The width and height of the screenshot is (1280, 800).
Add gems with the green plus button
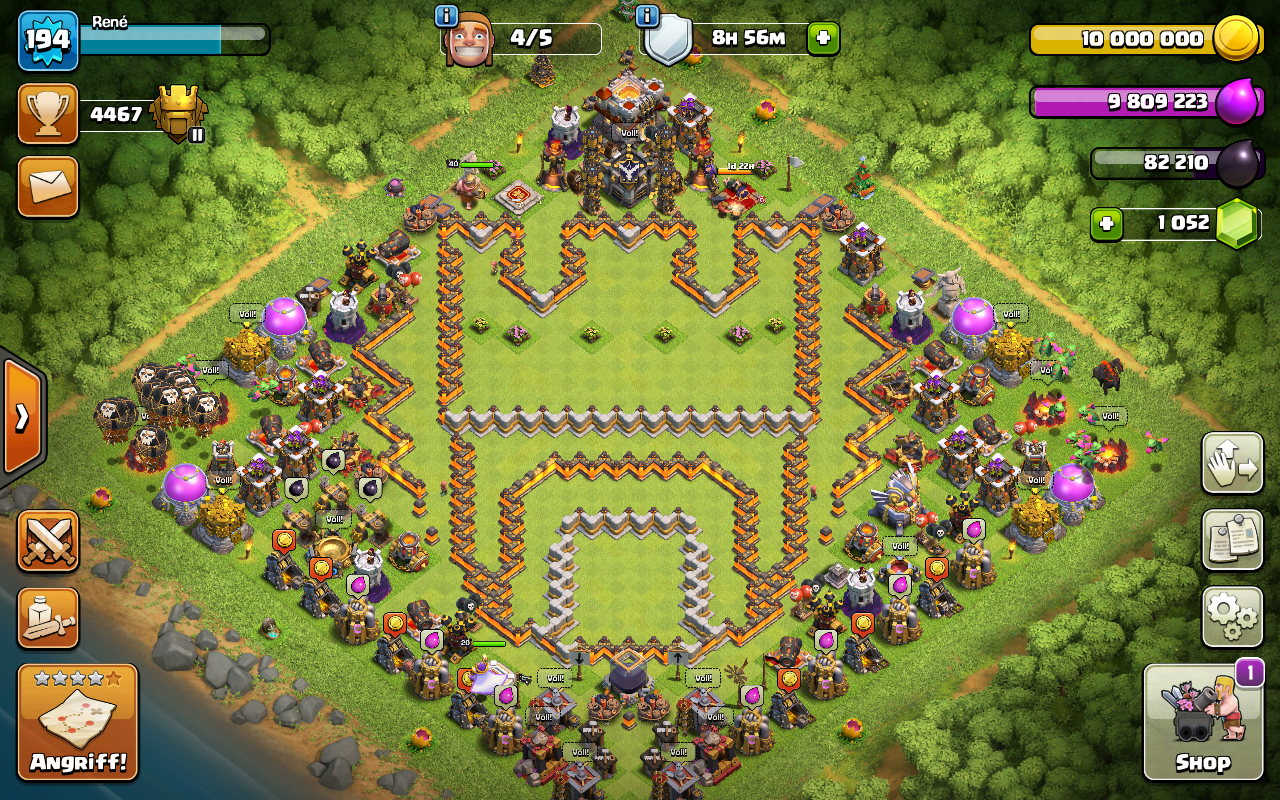click(1106, 224)
